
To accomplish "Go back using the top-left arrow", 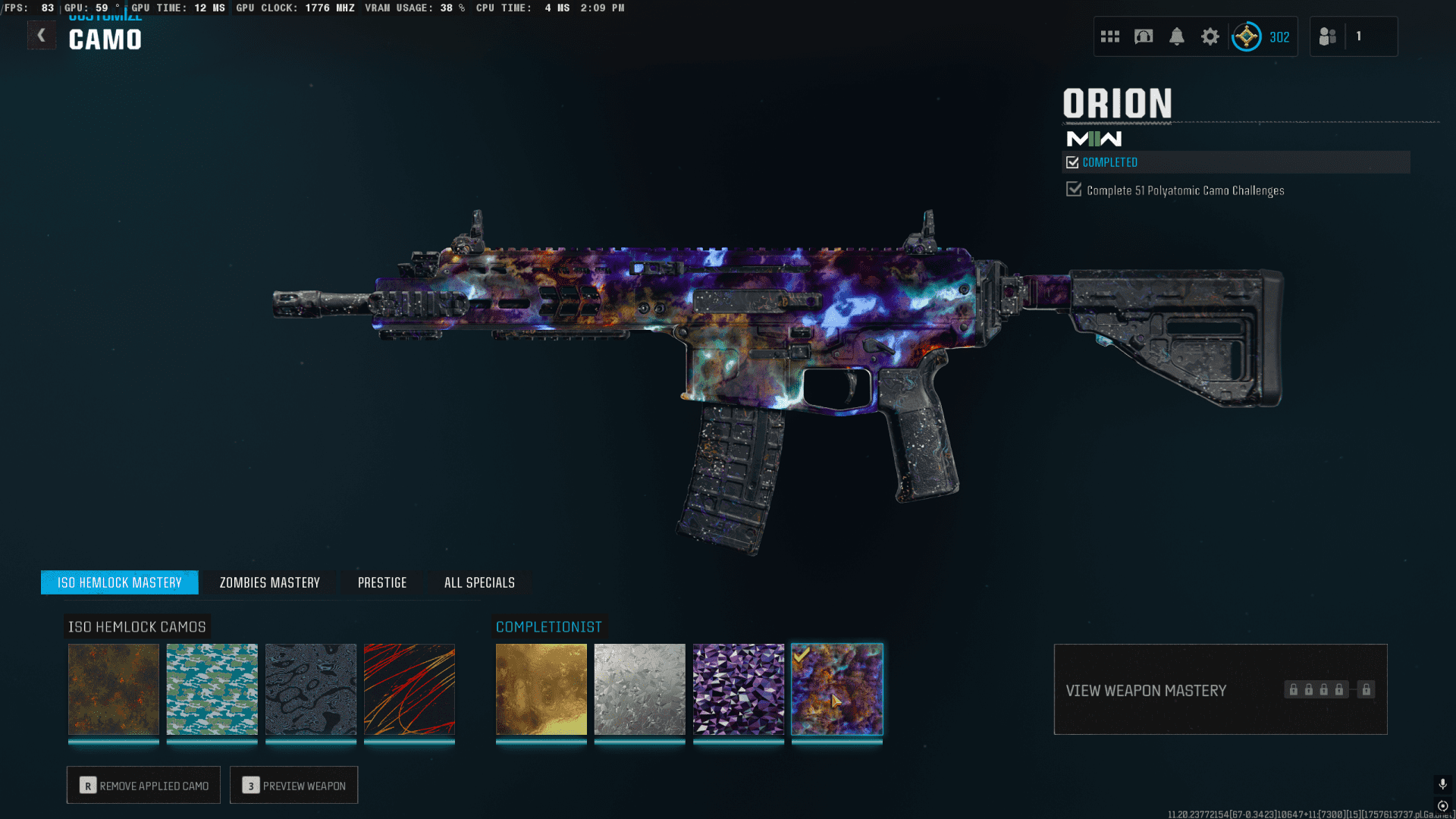I will [42, 35].
